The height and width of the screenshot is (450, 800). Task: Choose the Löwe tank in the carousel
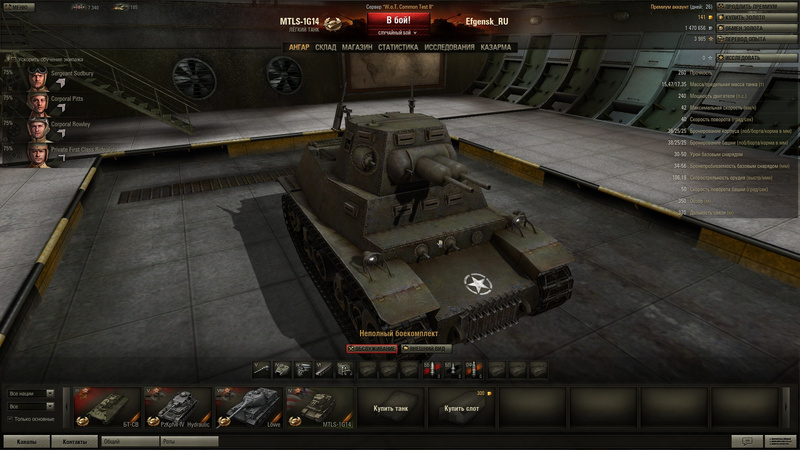[248, 407]
